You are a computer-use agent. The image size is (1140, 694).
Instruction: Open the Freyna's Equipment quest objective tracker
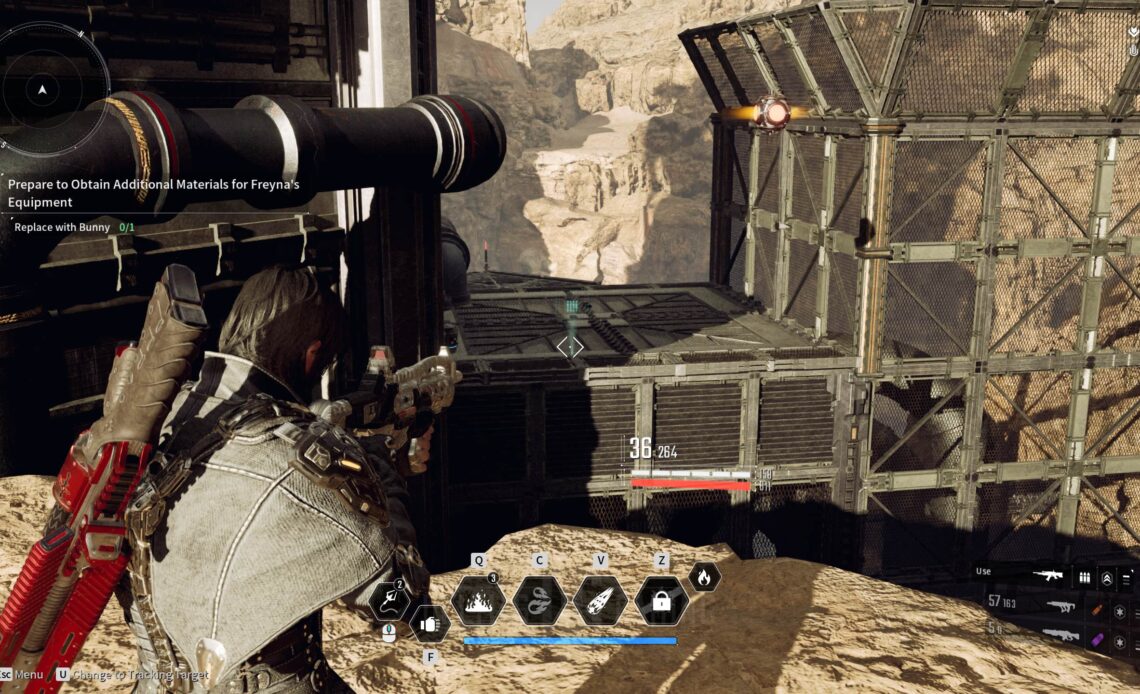(154, 191)
